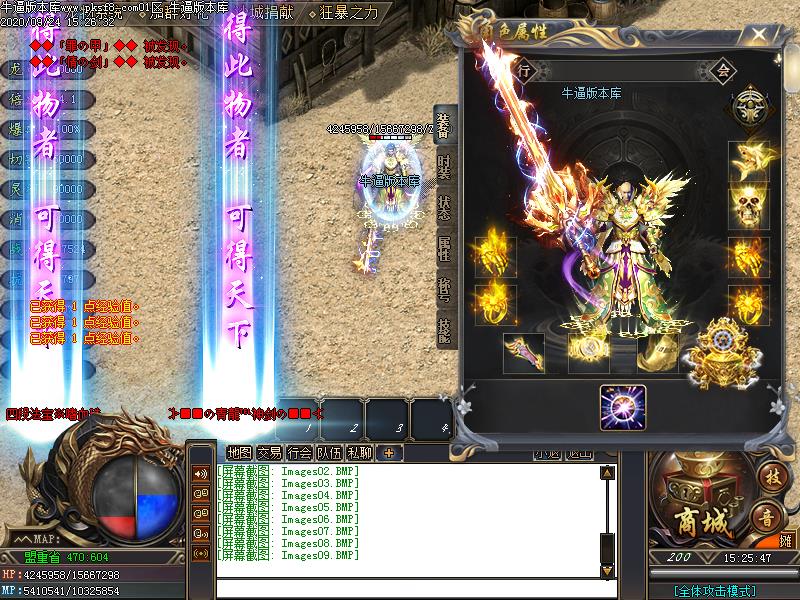Screen dimensions: 800x600
Task: Close the character attributes panel
Action: coord(760,37)
